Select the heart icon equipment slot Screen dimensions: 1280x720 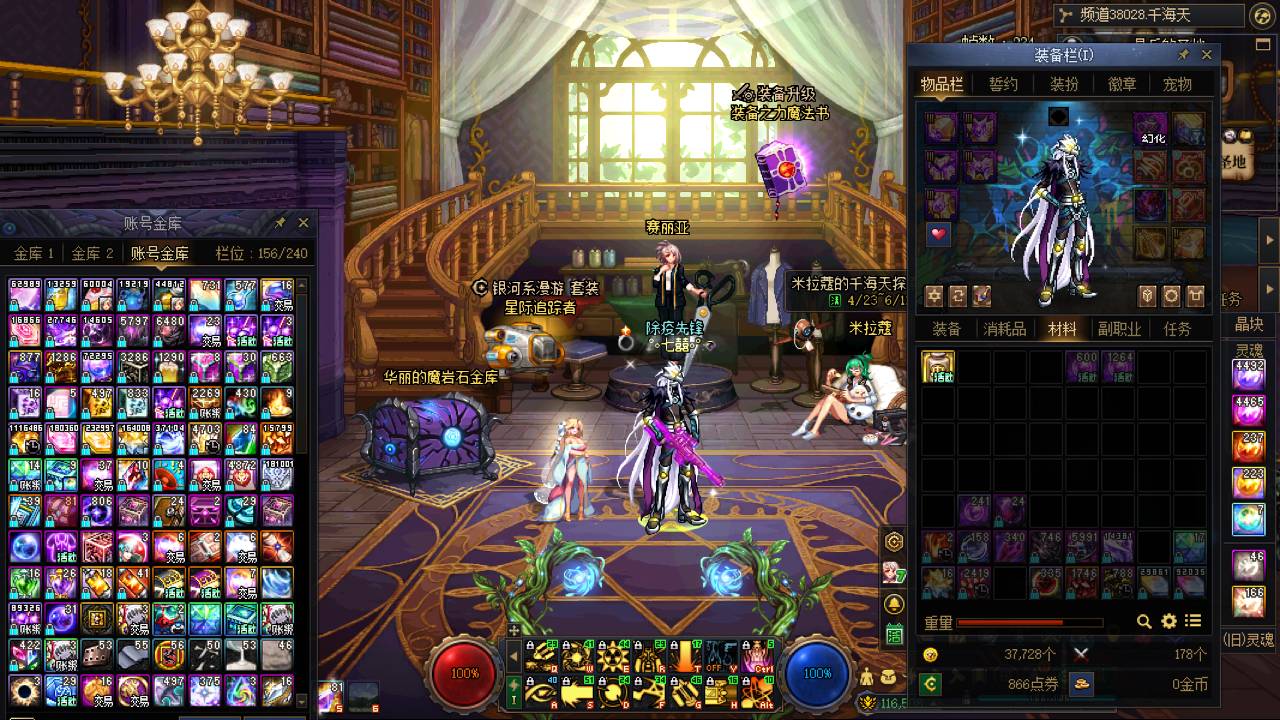[938, 234]
